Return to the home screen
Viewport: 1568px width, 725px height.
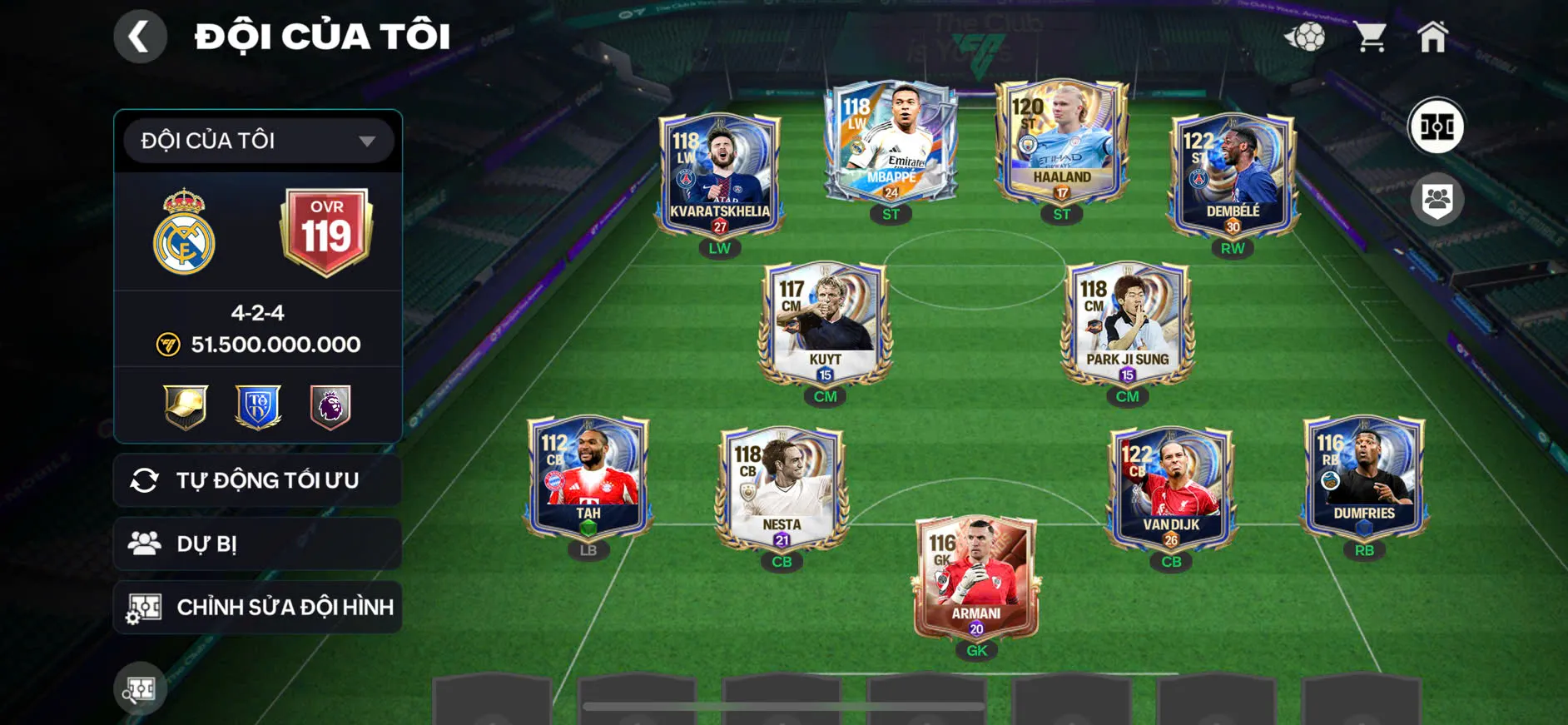tap(1432, 37)
